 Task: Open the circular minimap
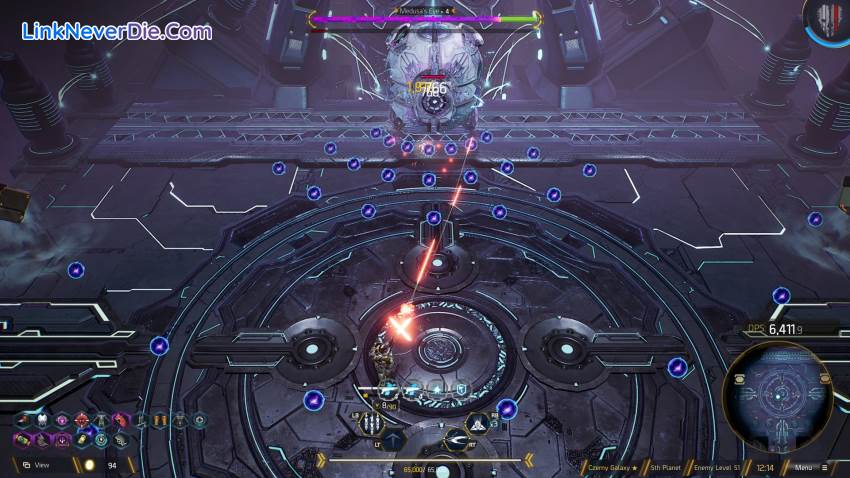(778, 394)
